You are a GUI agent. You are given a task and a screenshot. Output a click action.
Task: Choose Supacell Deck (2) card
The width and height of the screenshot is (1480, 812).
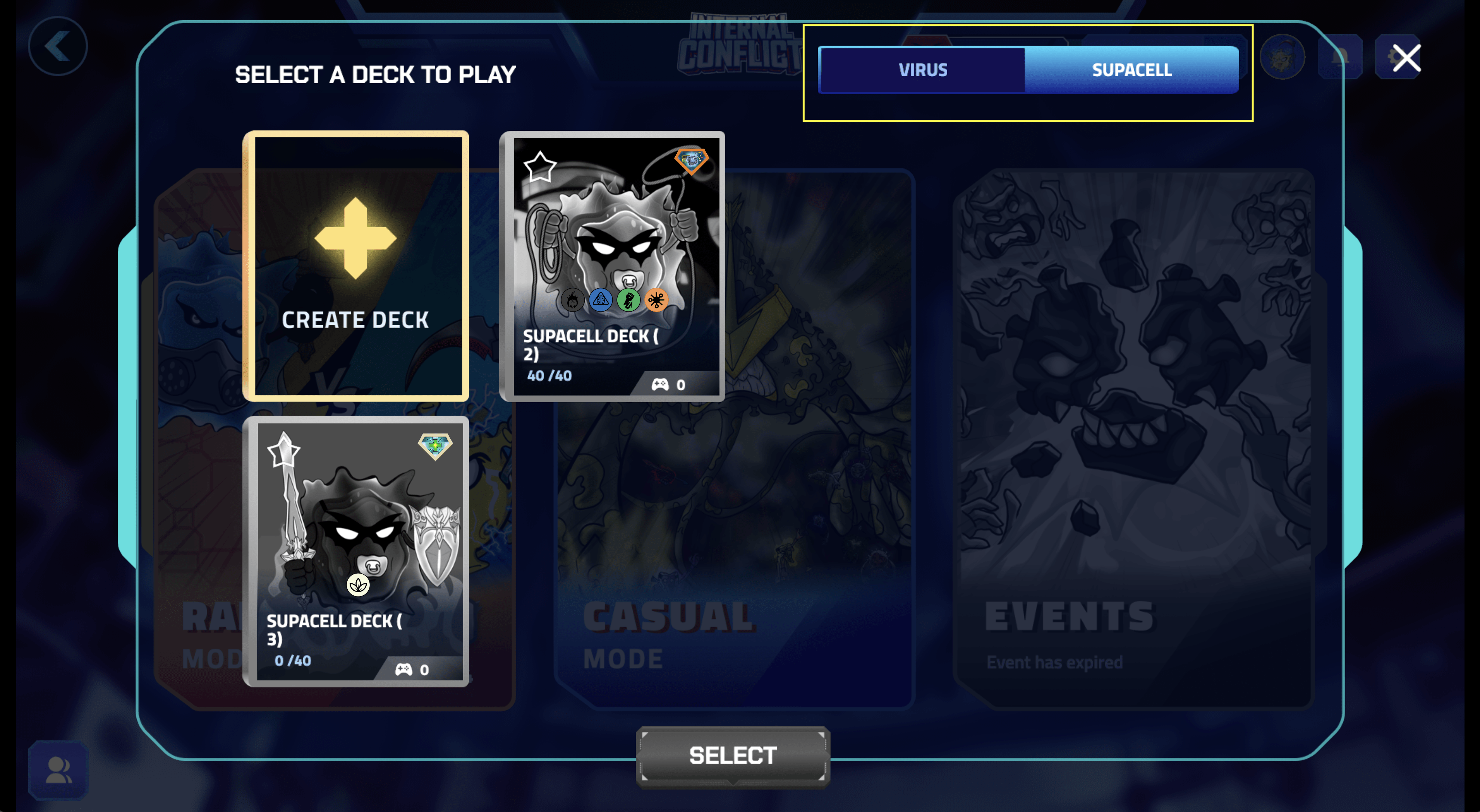click(x=613, y=266)
